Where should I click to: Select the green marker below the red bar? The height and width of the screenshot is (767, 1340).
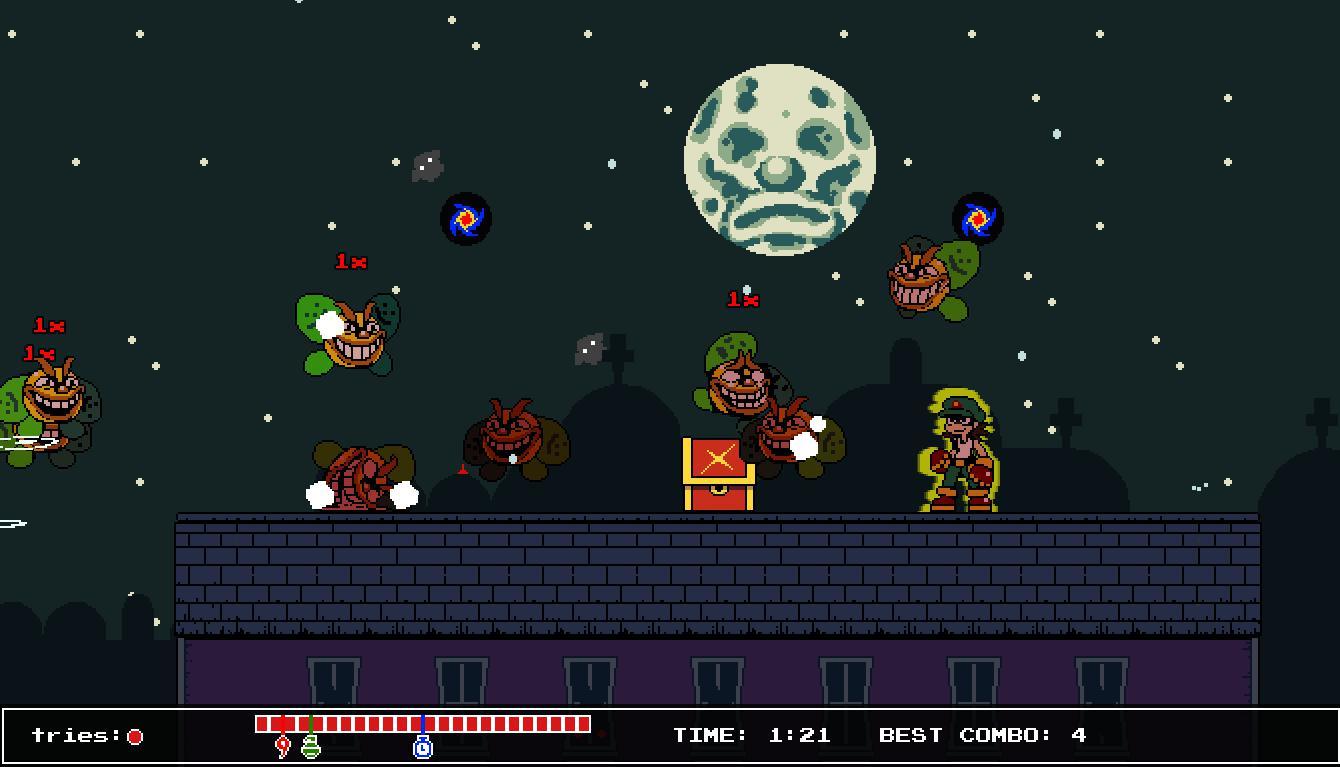point(311,746)
